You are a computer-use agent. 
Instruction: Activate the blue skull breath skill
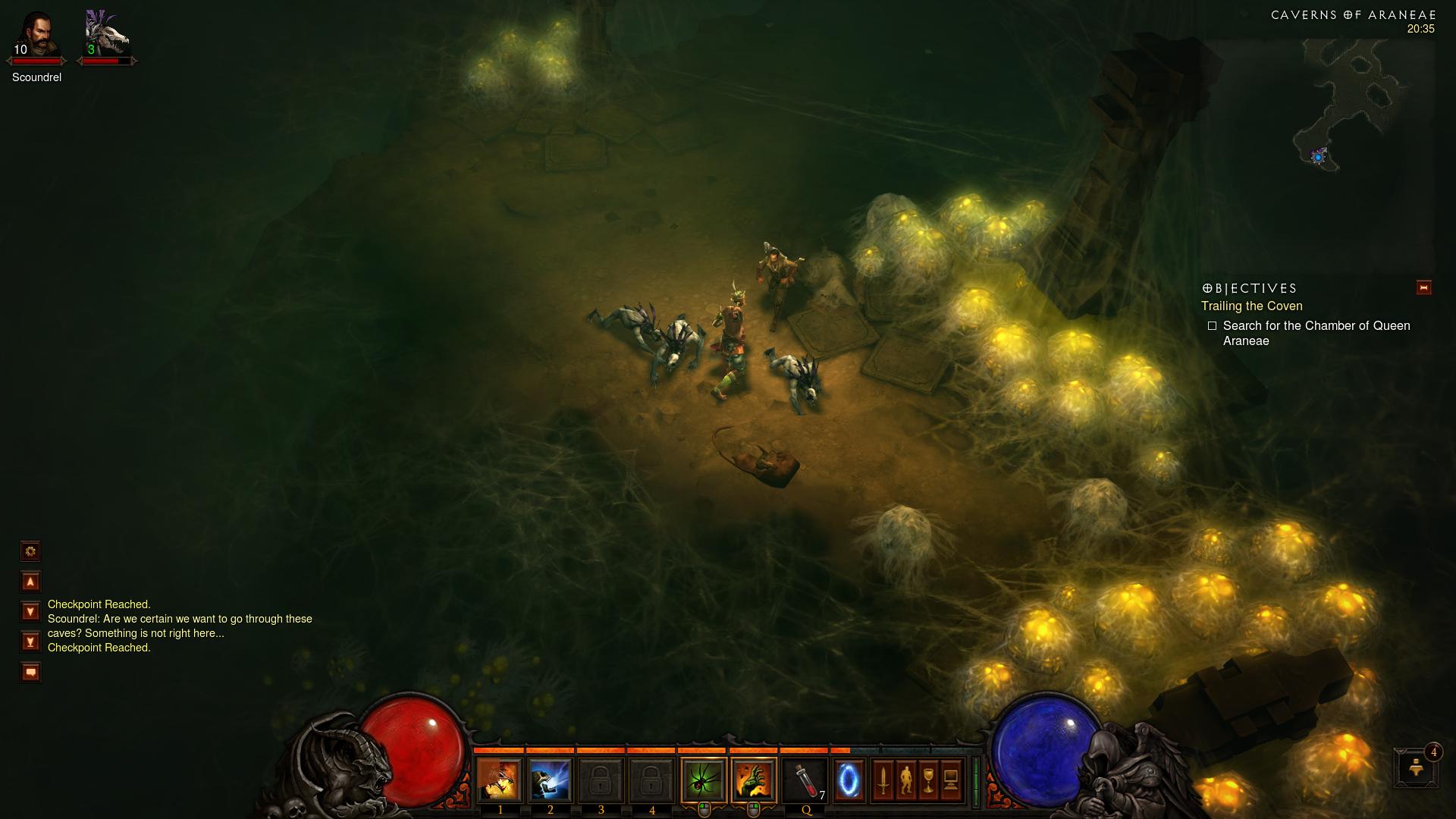[x=550, y=780]
